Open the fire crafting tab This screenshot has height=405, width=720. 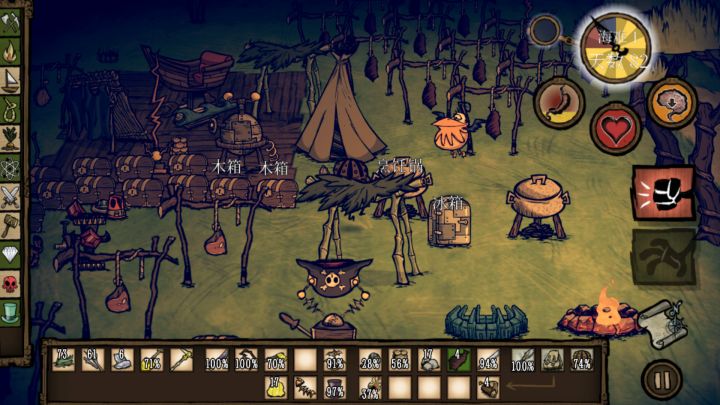pyautogui.click(x=11, y=46)
